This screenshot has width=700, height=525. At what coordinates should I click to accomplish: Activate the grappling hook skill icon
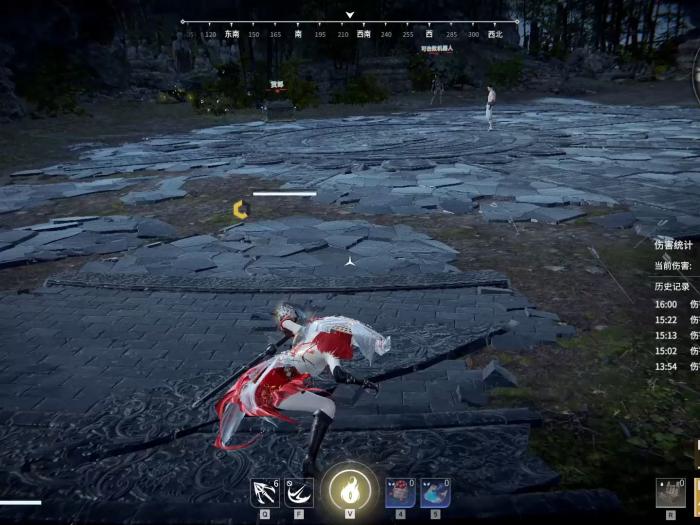265,492
